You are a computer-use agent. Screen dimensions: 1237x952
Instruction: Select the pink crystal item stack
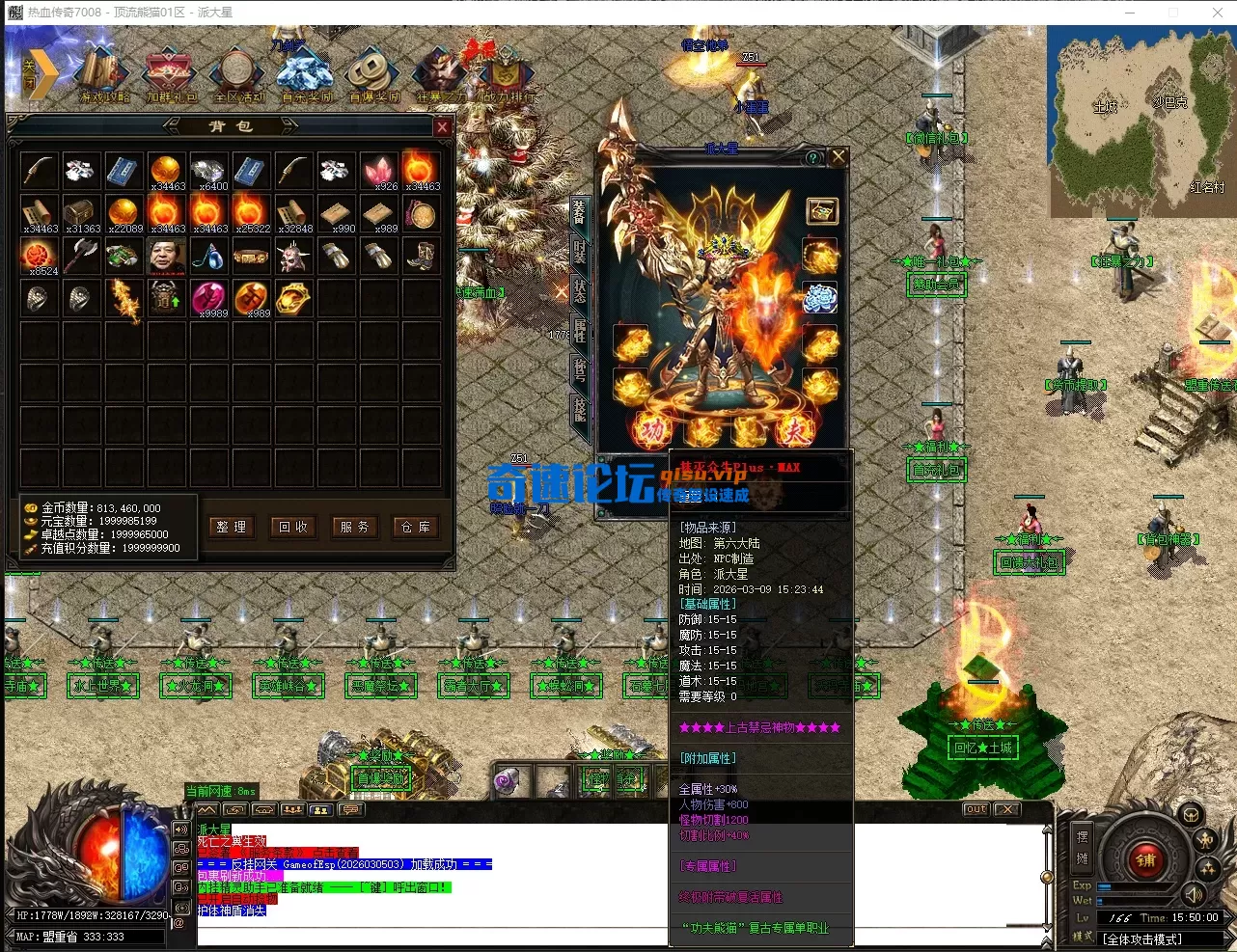coord(378,171)
